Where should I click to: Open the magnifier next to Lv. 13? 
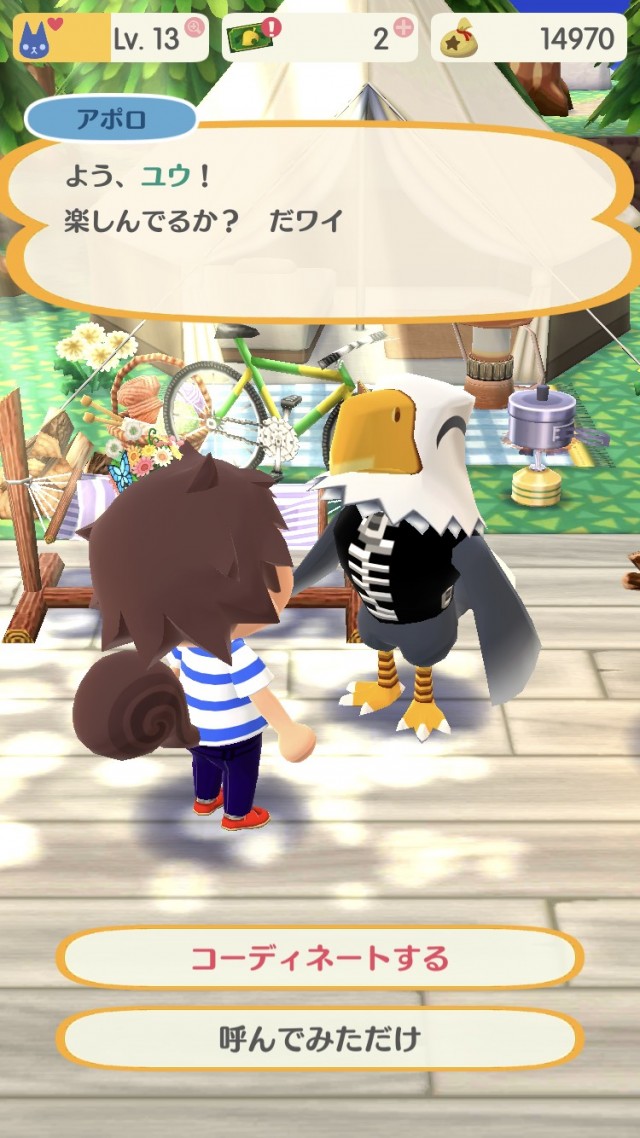(x=195, y=28)
